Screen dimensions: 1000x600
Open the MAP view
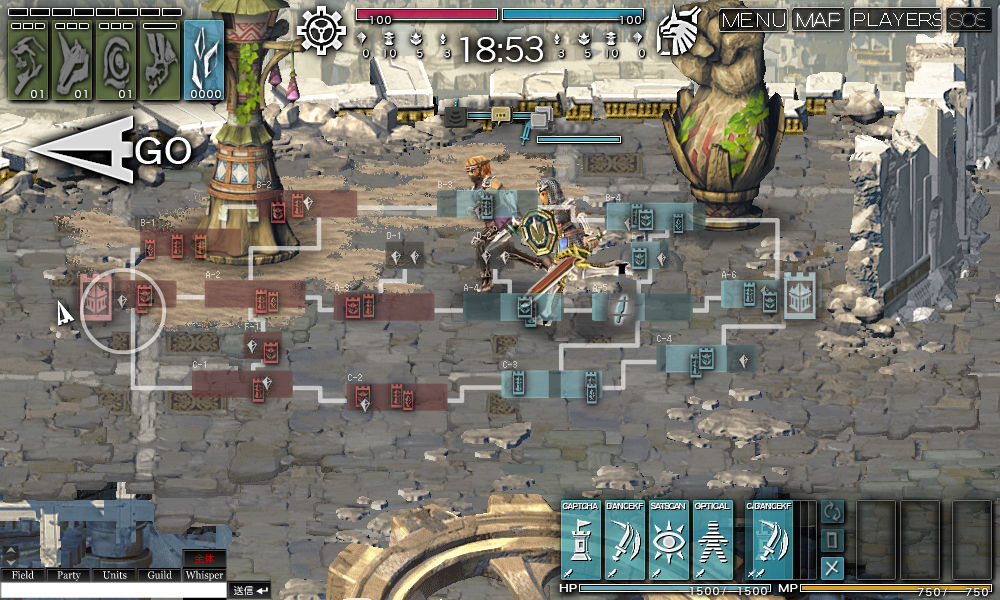coord(819,20)
